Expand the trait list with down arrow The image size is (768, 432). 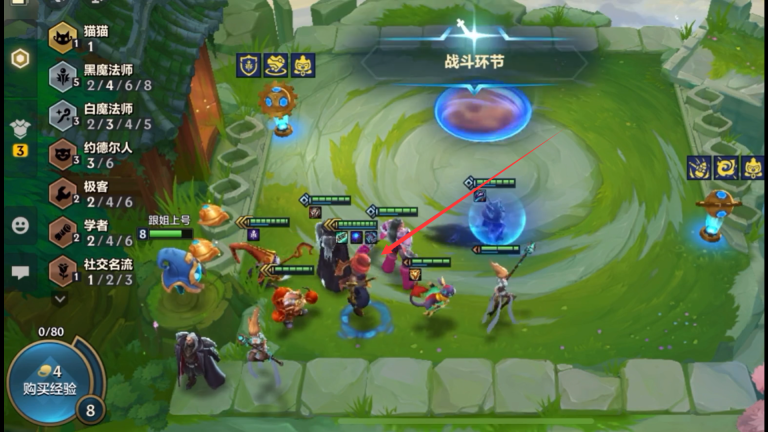pyautogui.click(x=60, y=298)
